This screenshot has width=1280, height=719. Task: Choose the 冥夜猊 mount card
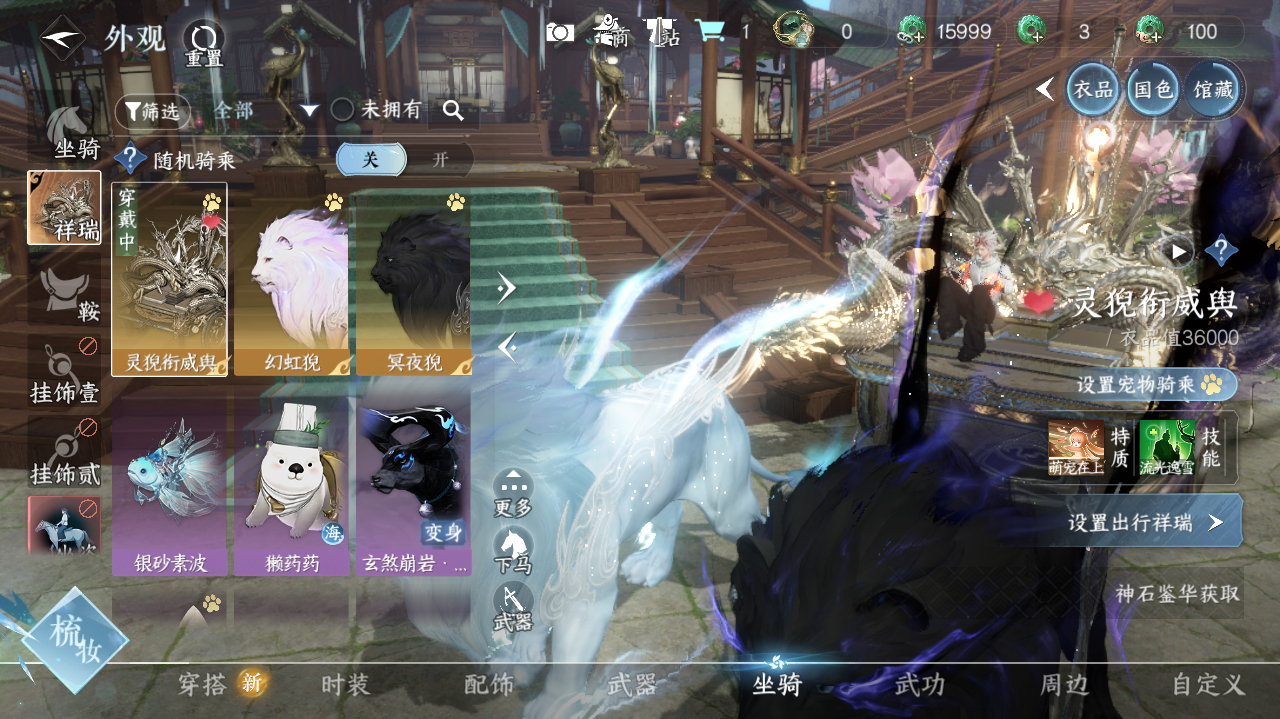coord(413,279)
